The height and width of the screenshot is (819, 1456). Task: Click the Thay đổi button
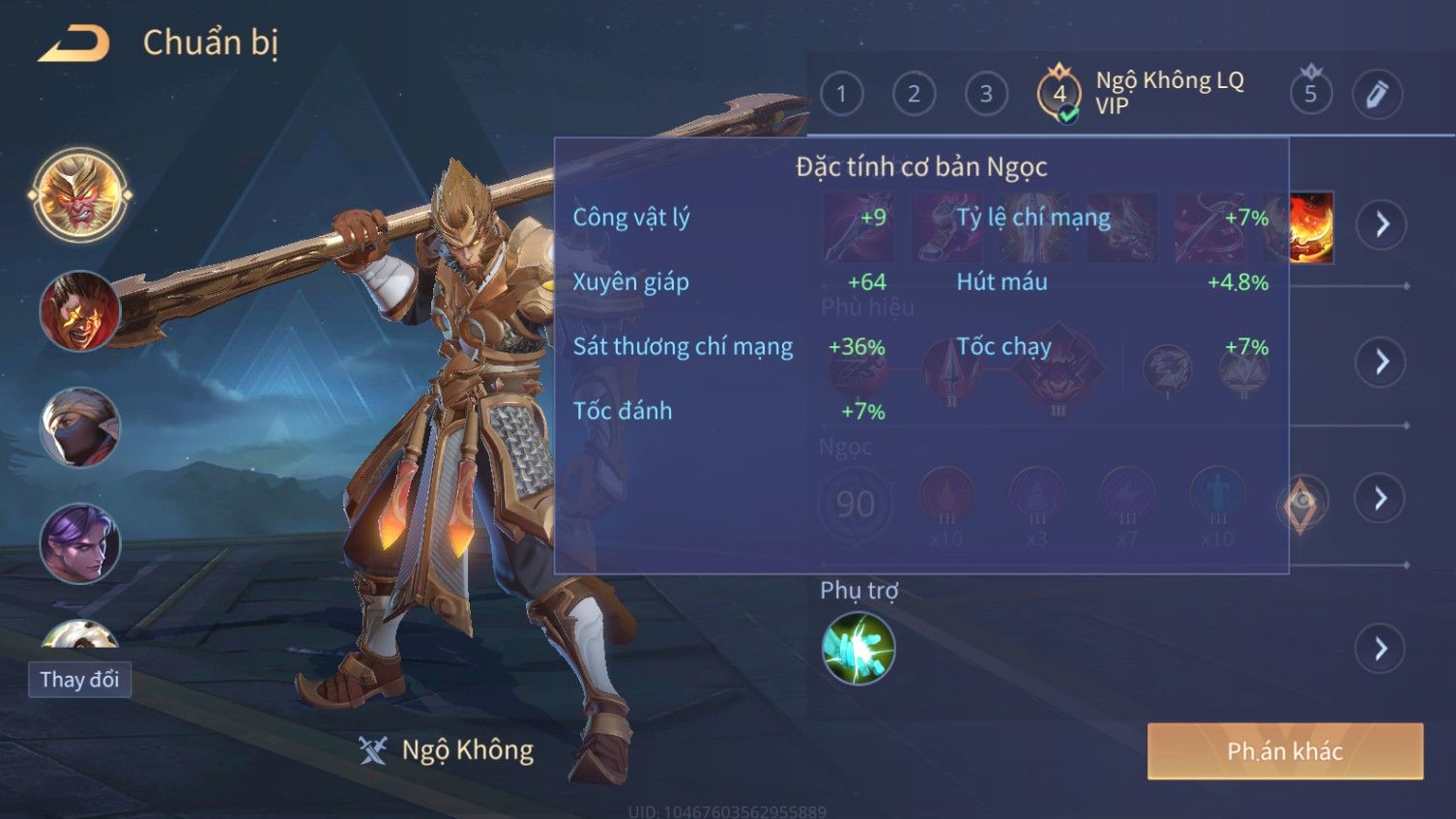pyautogui.click(x=80, y=680)
